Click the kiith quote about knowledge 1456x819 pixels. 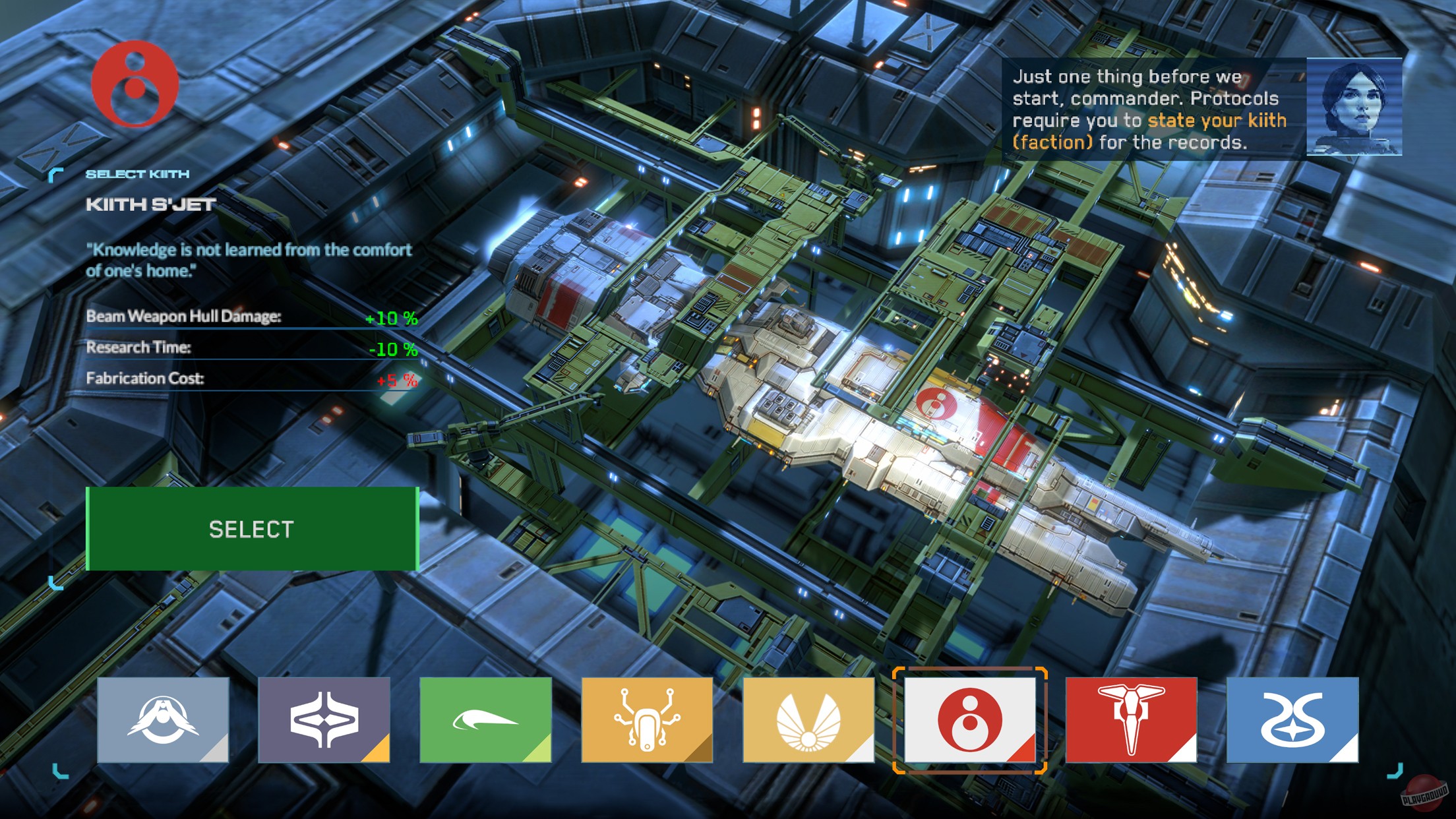[249, 258]
